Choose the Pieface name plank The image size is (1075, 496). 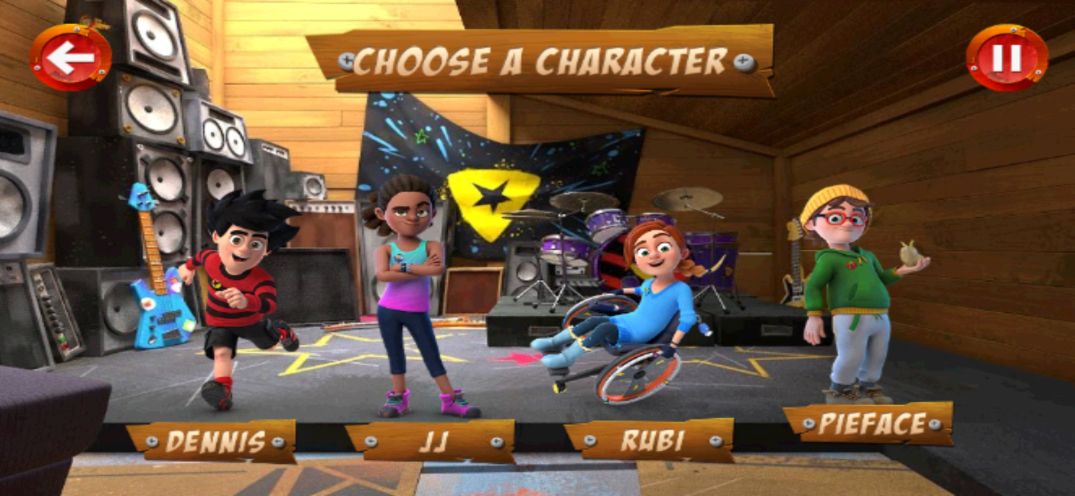(x=868, y=424)
